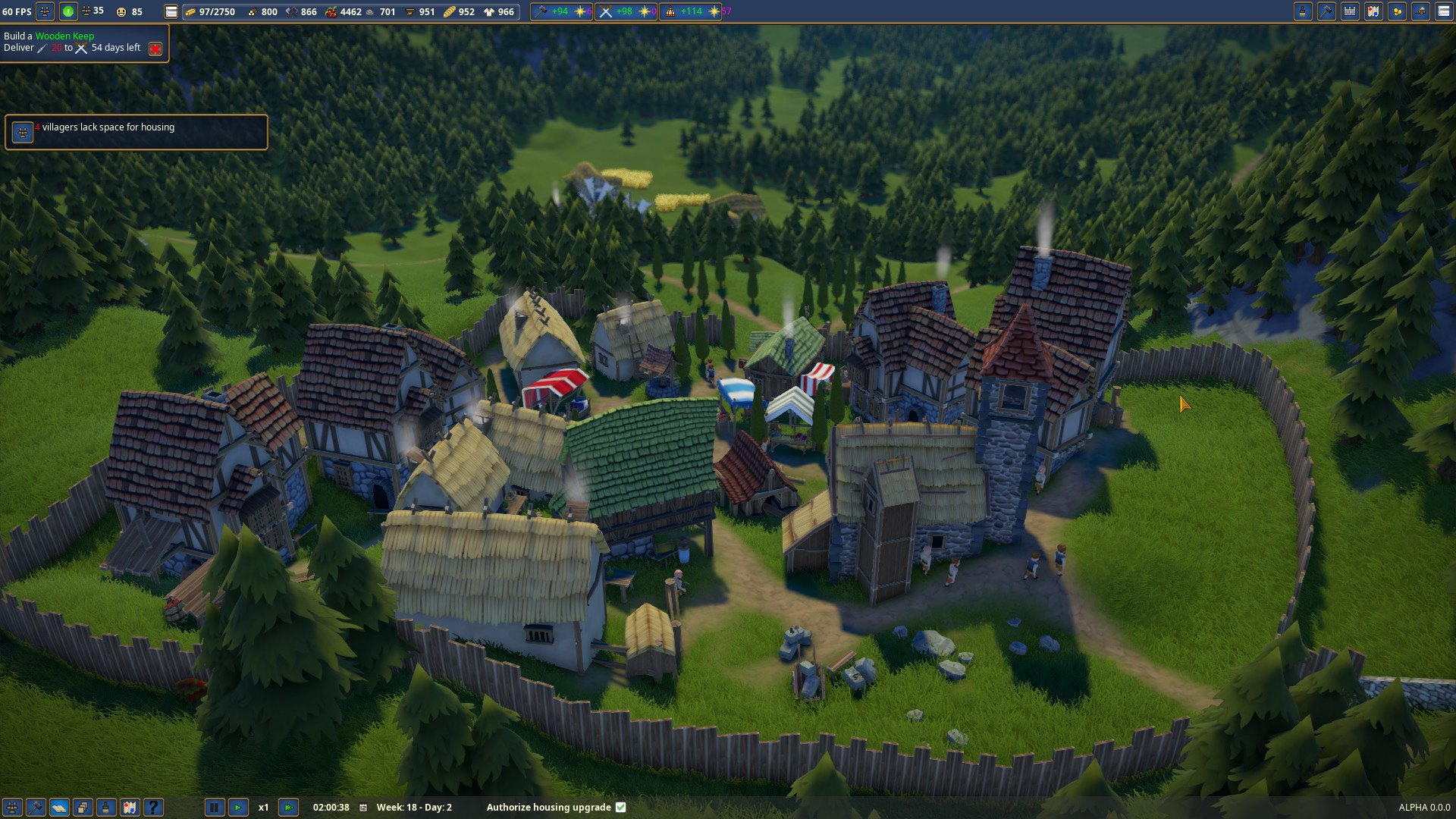Screen dimensions: 1456x819
Task: Click the green alert shield icon
Action: [68, 11]
